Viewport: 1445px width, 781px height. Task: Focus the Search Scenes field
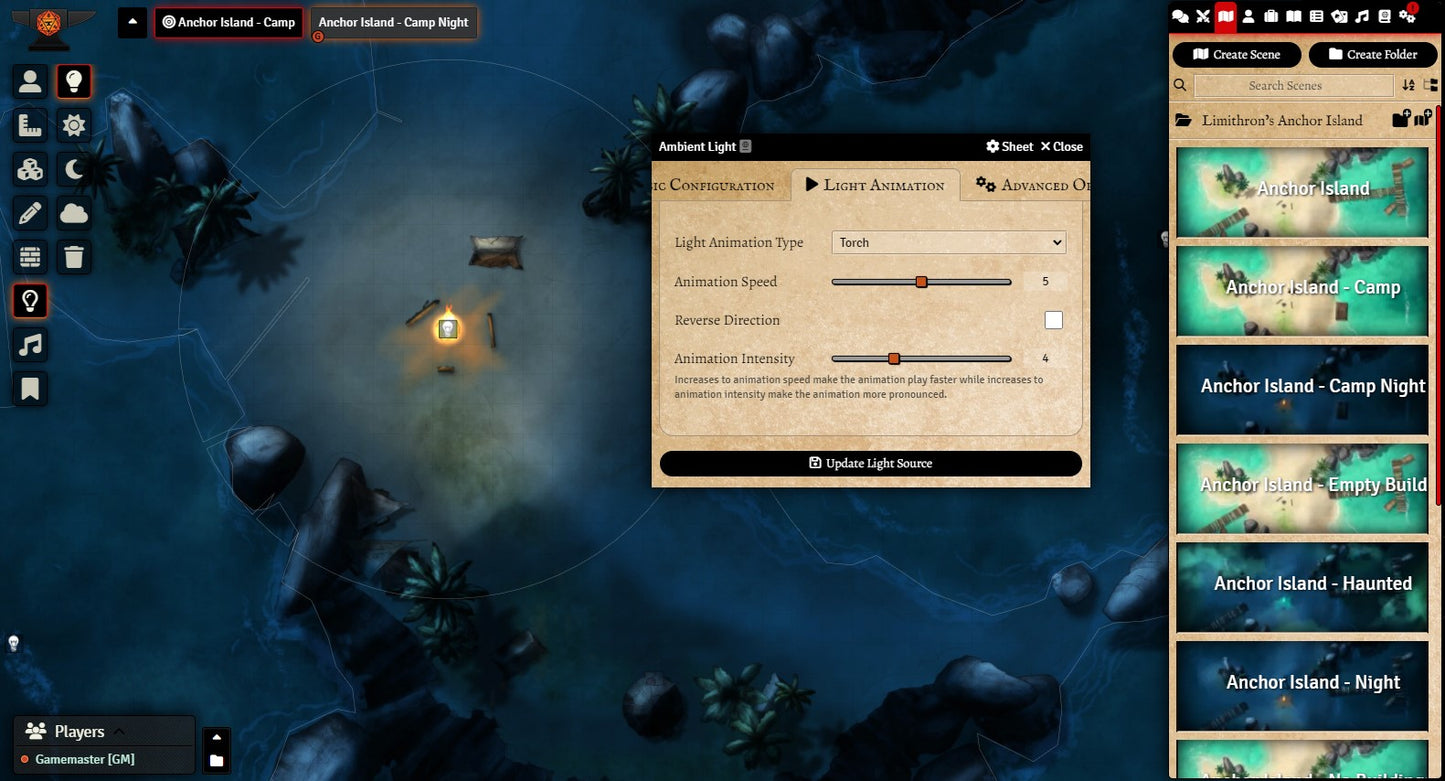pos(1293,86)
